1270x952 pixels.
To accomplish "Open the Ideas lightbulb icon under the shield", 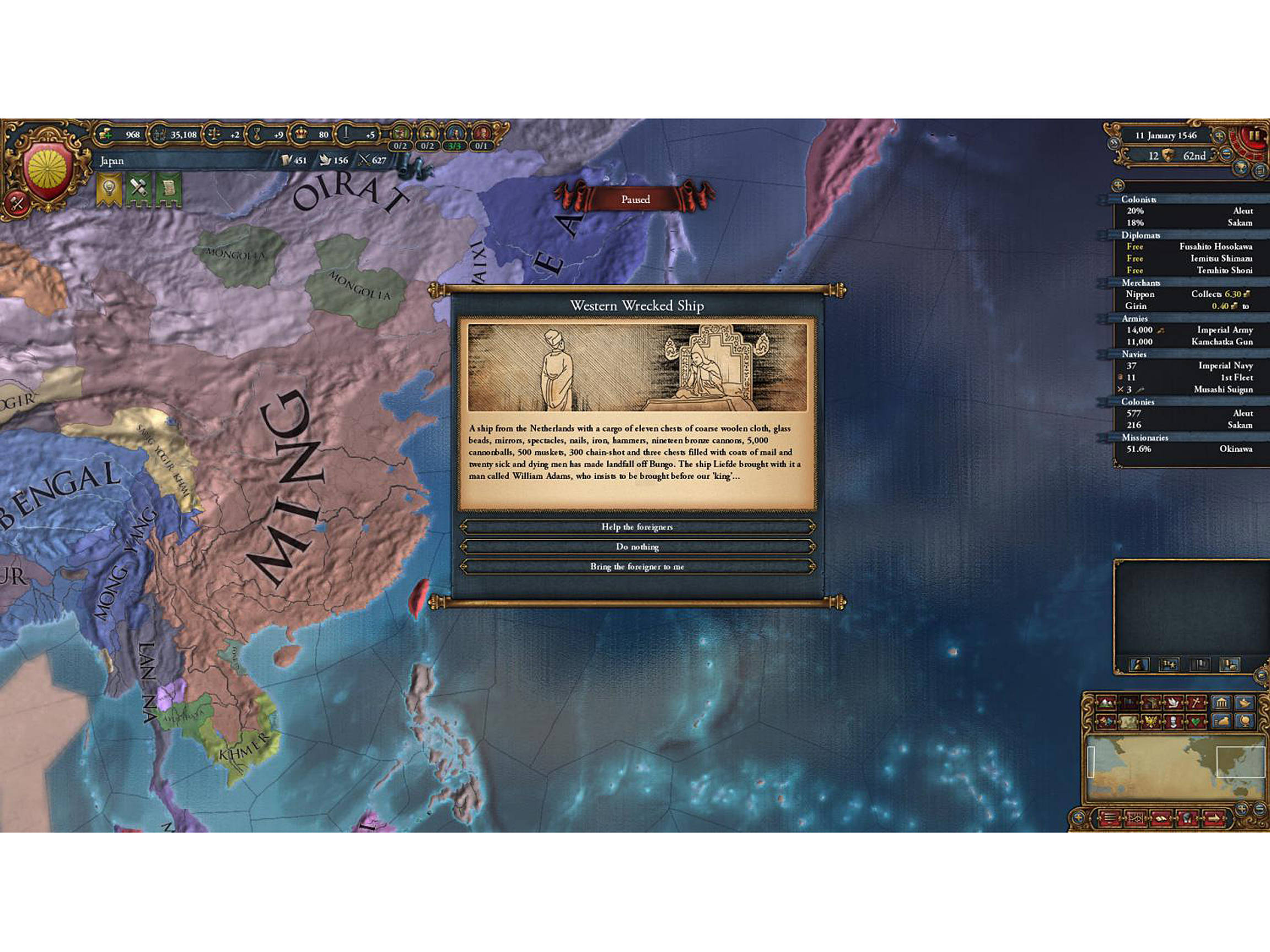I will click(x=110, y=188).
